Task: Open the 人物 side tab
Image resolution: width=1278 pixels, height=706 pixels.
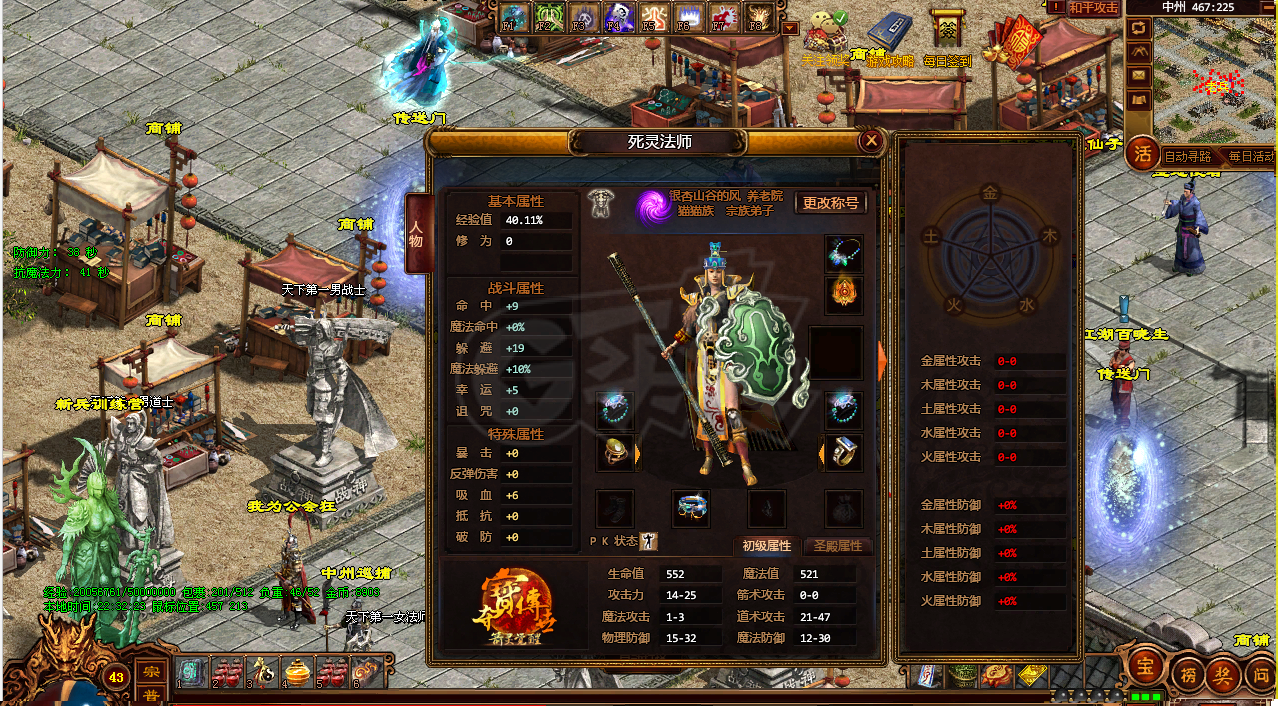Action: click(x=417, y=234)
